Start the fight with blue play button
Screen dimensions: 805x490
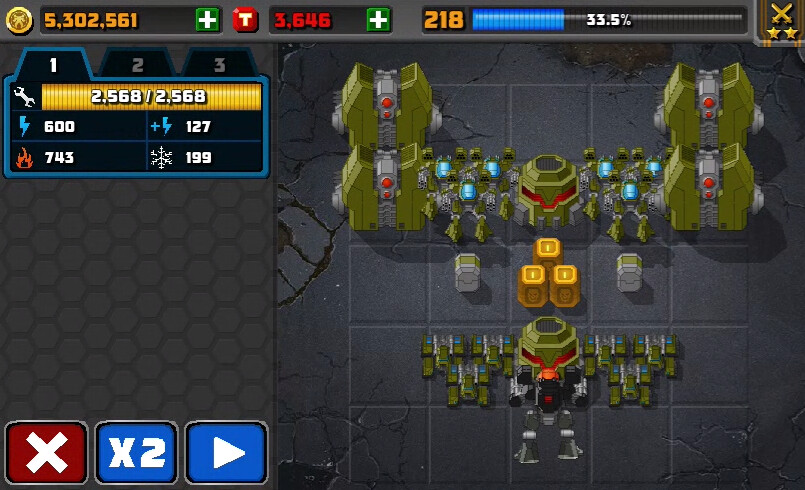click(x=227, y=453)
